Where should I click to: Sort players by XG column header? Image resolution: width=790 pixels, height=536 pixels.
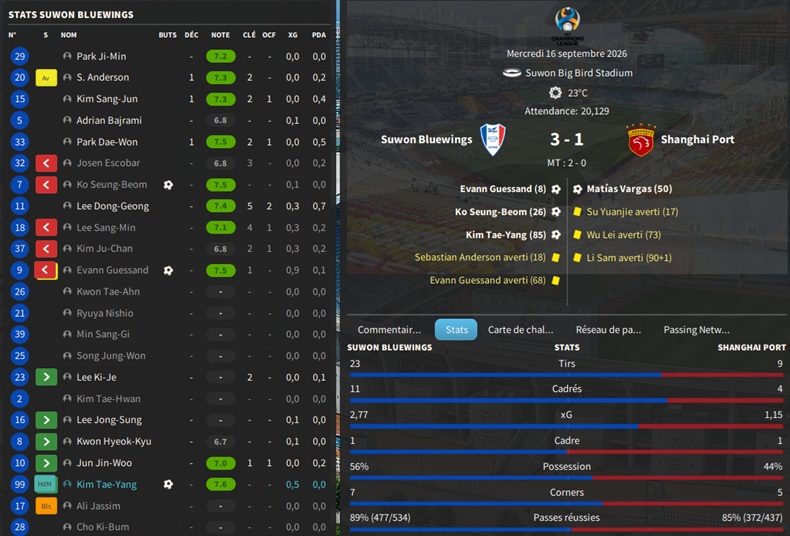(292, 35)
